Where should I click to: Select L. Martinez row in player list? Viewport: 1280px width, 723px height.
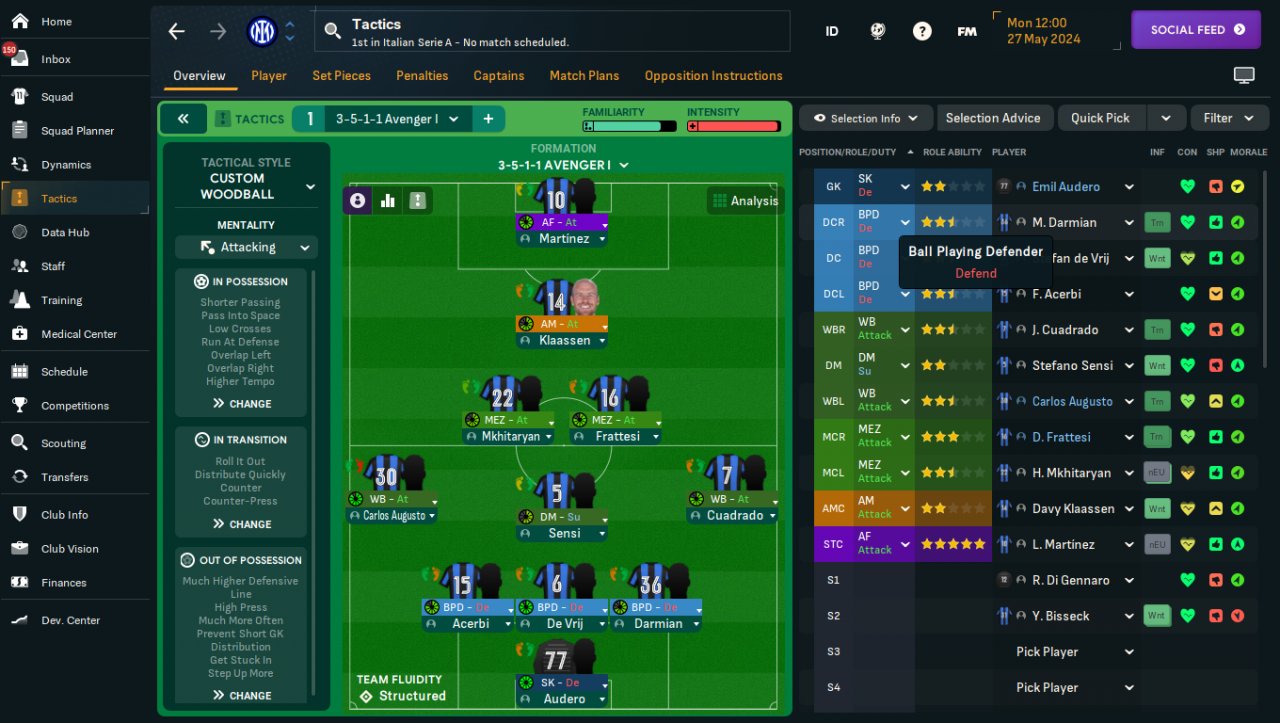click(1062, 545)
